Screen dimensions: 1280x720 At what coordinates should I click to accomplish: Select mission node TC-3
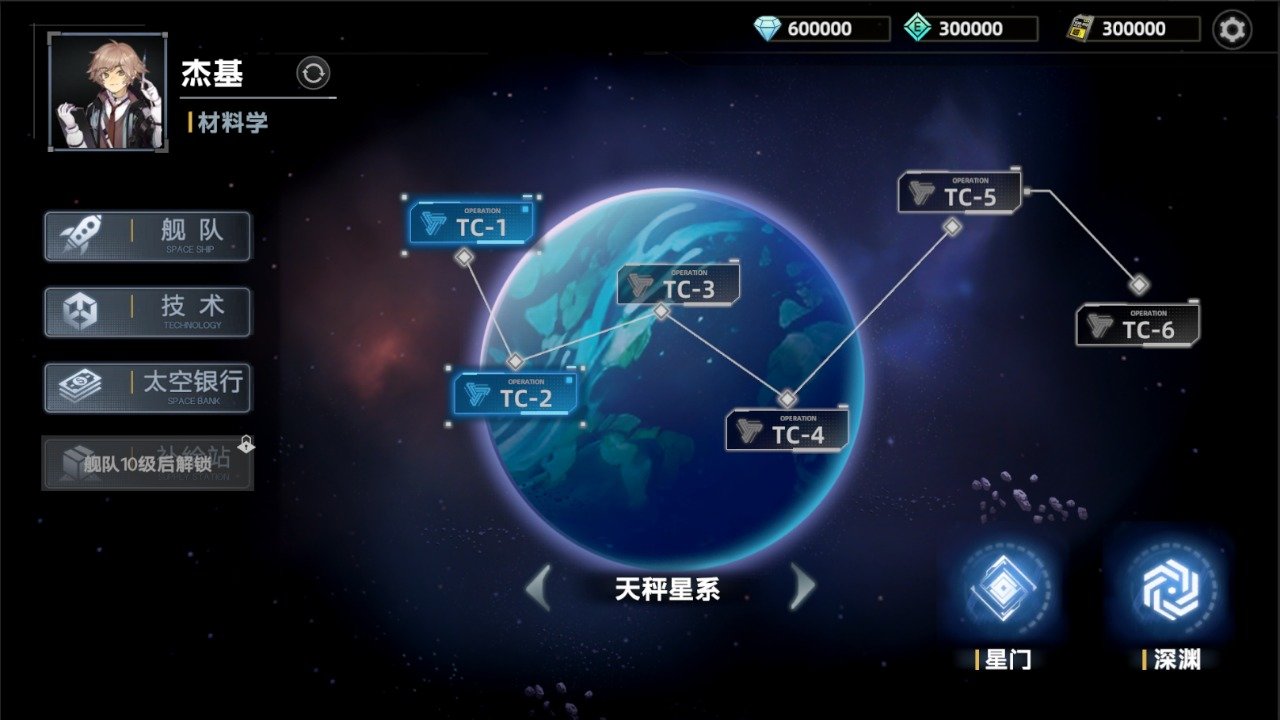678,285
